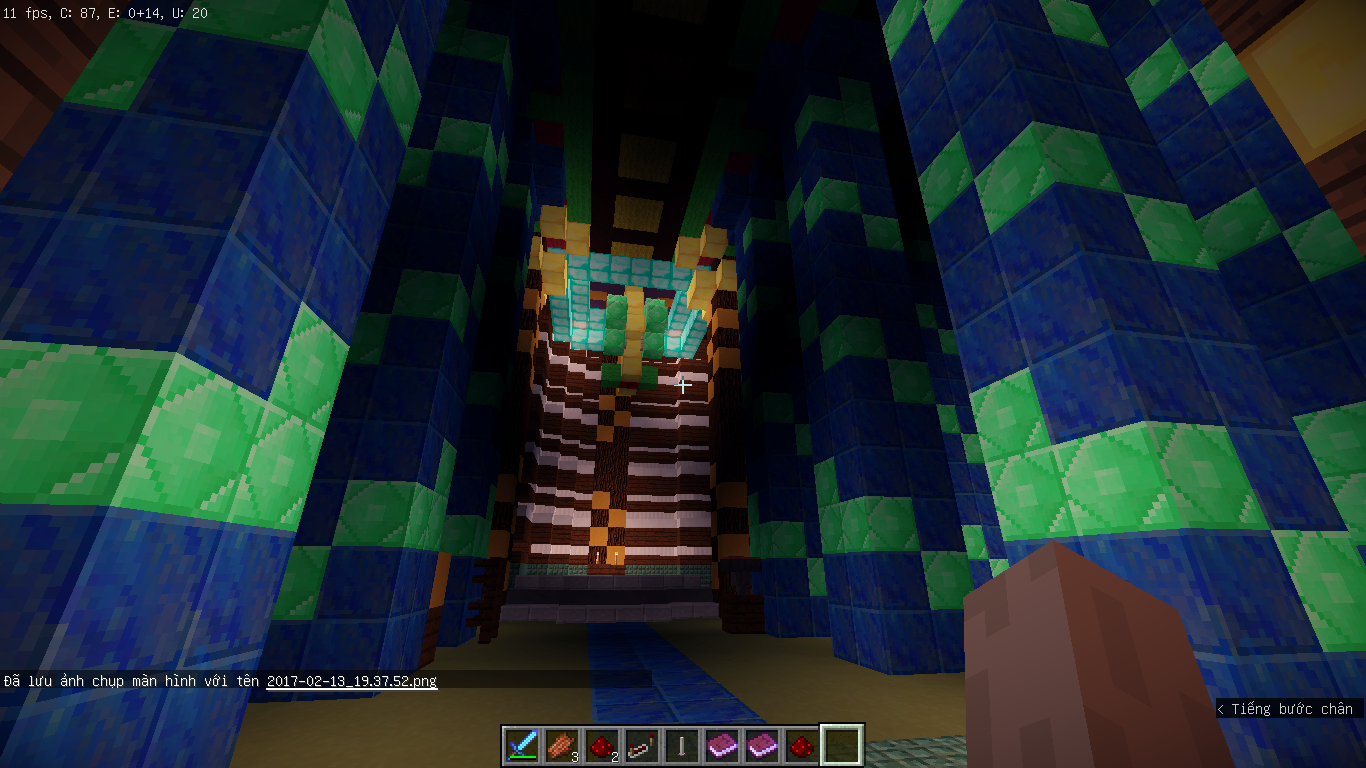This screenshot has height=768, width=1366.
Task: Select the end rod hotbar slot
Action: (x=682, y=745)
